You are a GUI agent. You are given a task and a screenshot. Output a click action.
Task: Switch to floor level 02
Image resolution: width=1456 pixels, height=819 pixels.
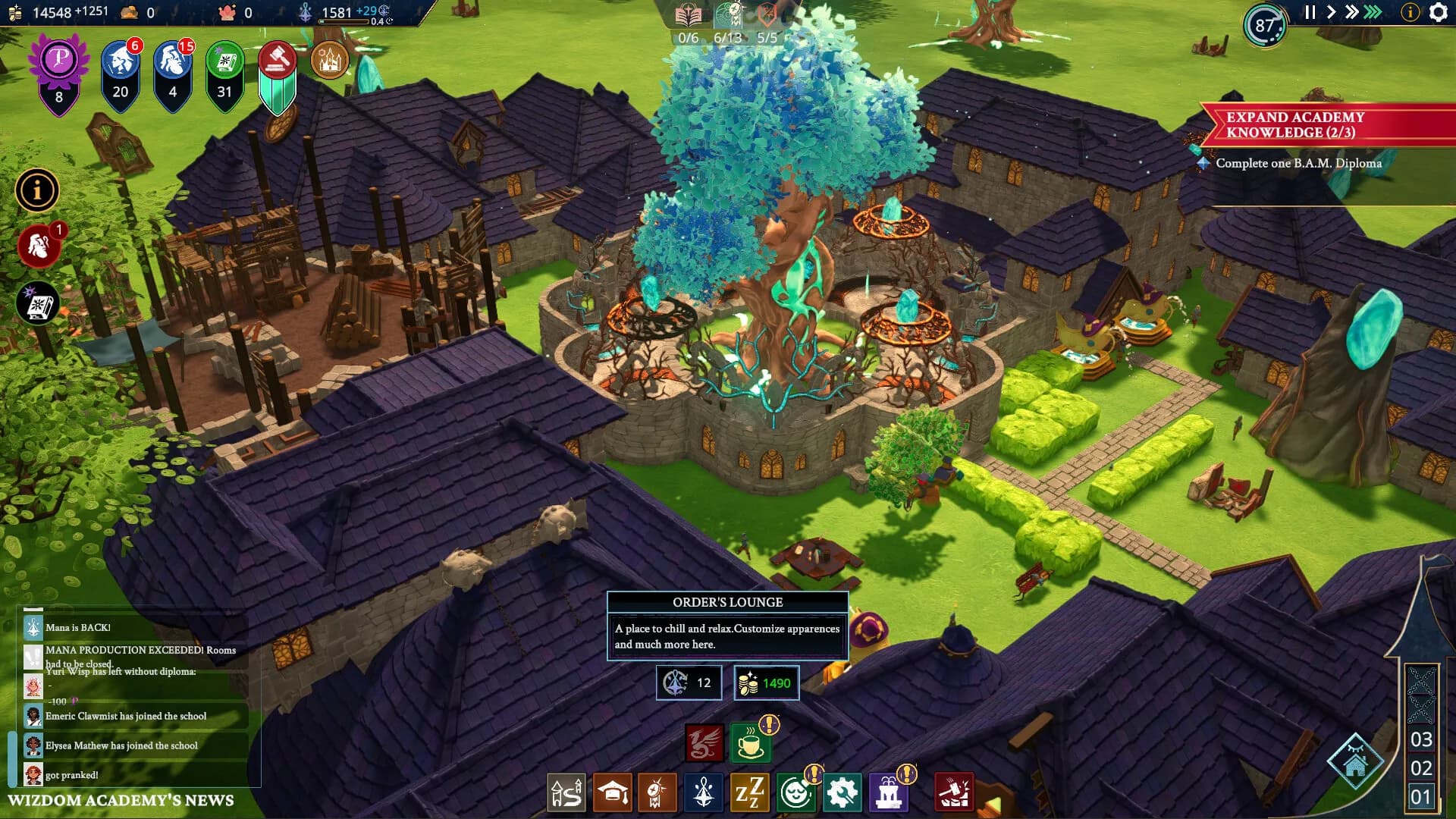(1420, 767)
